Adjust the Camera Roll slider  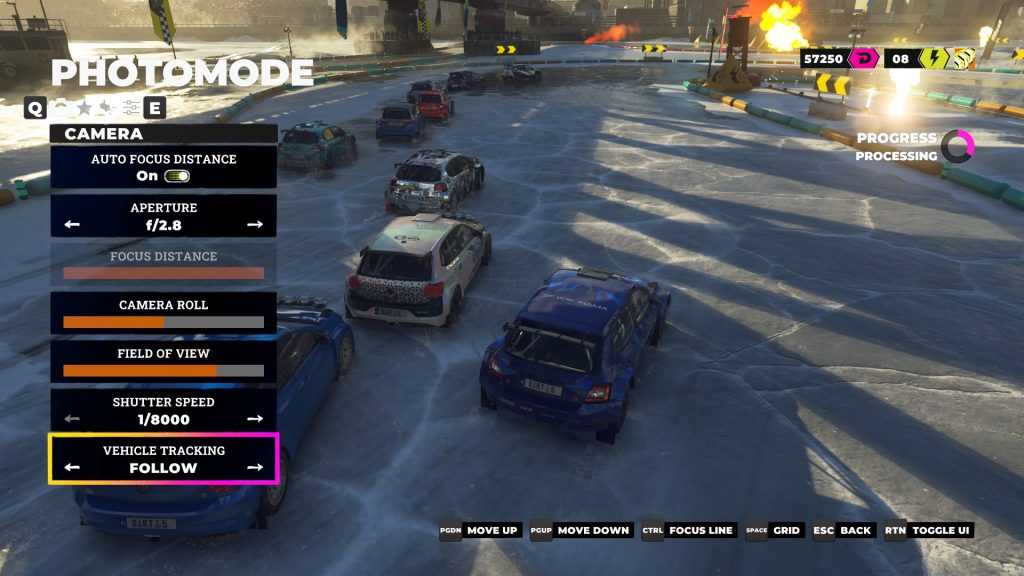(163, 322)
